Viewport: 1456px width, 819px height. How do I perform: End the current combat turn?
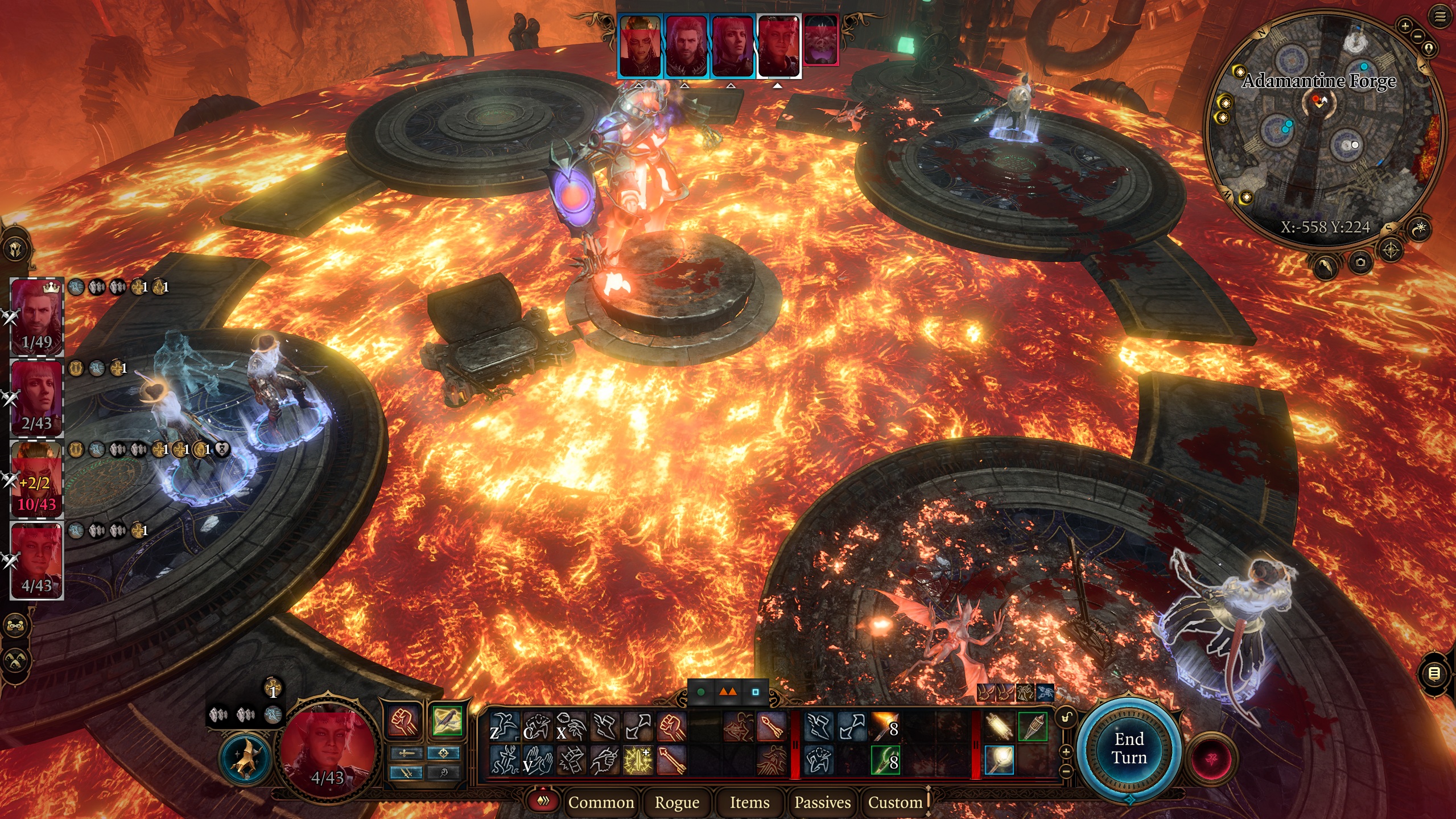point(1129,748)
